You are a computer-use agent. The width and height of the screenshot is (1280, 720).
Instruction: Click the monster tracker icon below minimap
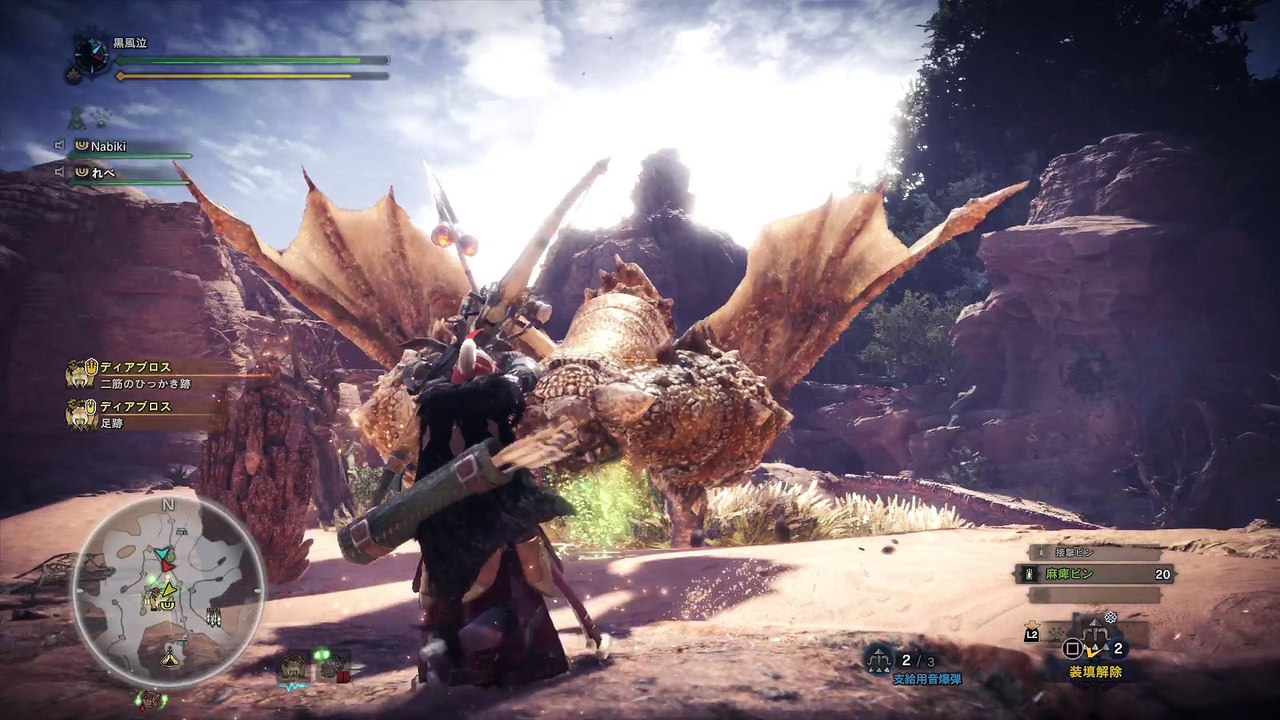pos(151,700)
